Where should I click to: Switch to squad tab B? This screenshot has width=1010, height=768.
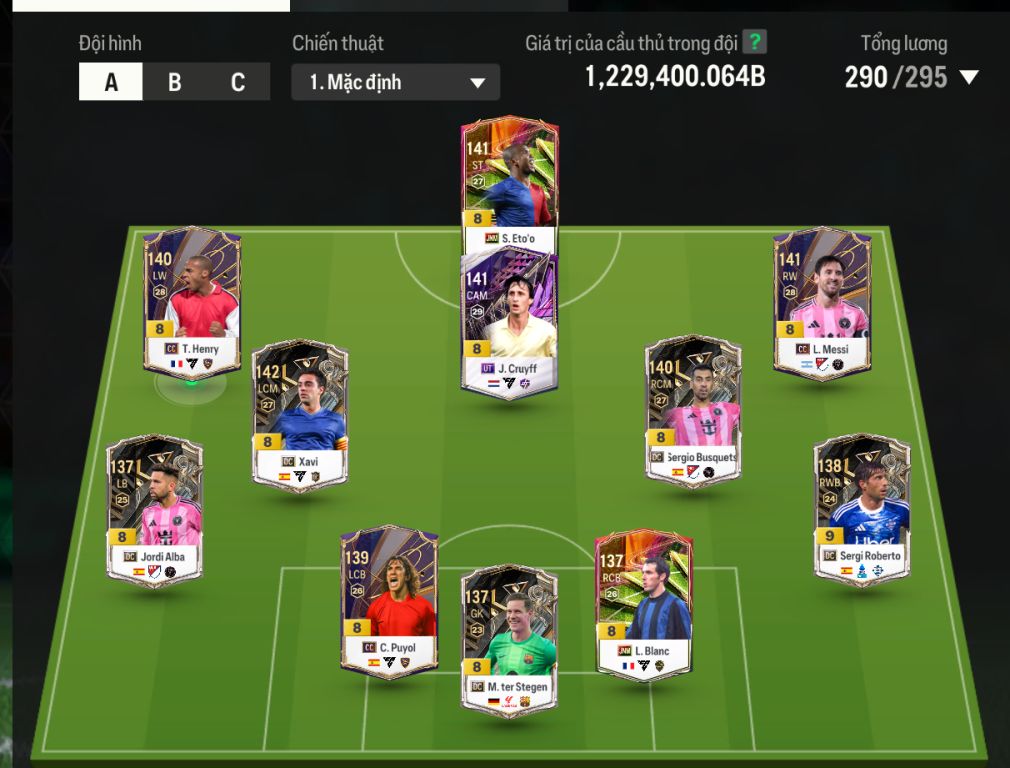(x=174, y=82)
